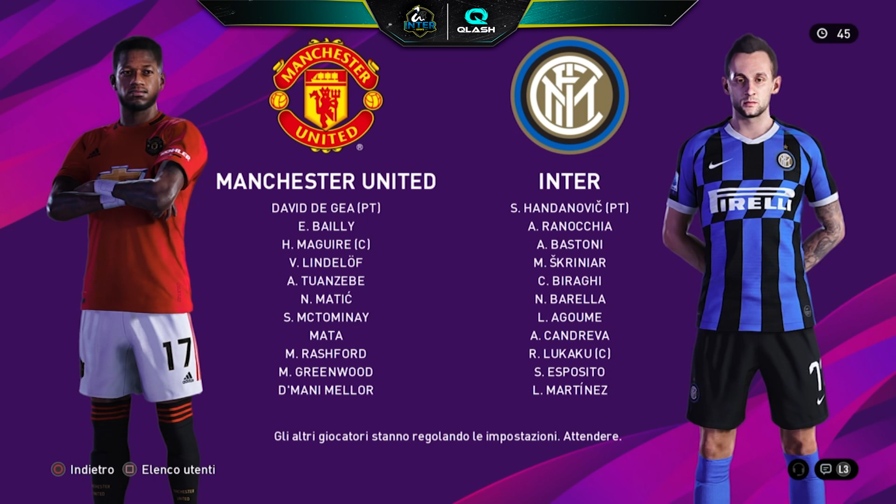Image resolution: width=896 pixels, height=504 pixels.
Task: Choose R. Lukaku from Inter's list
Action: (569, 353)
